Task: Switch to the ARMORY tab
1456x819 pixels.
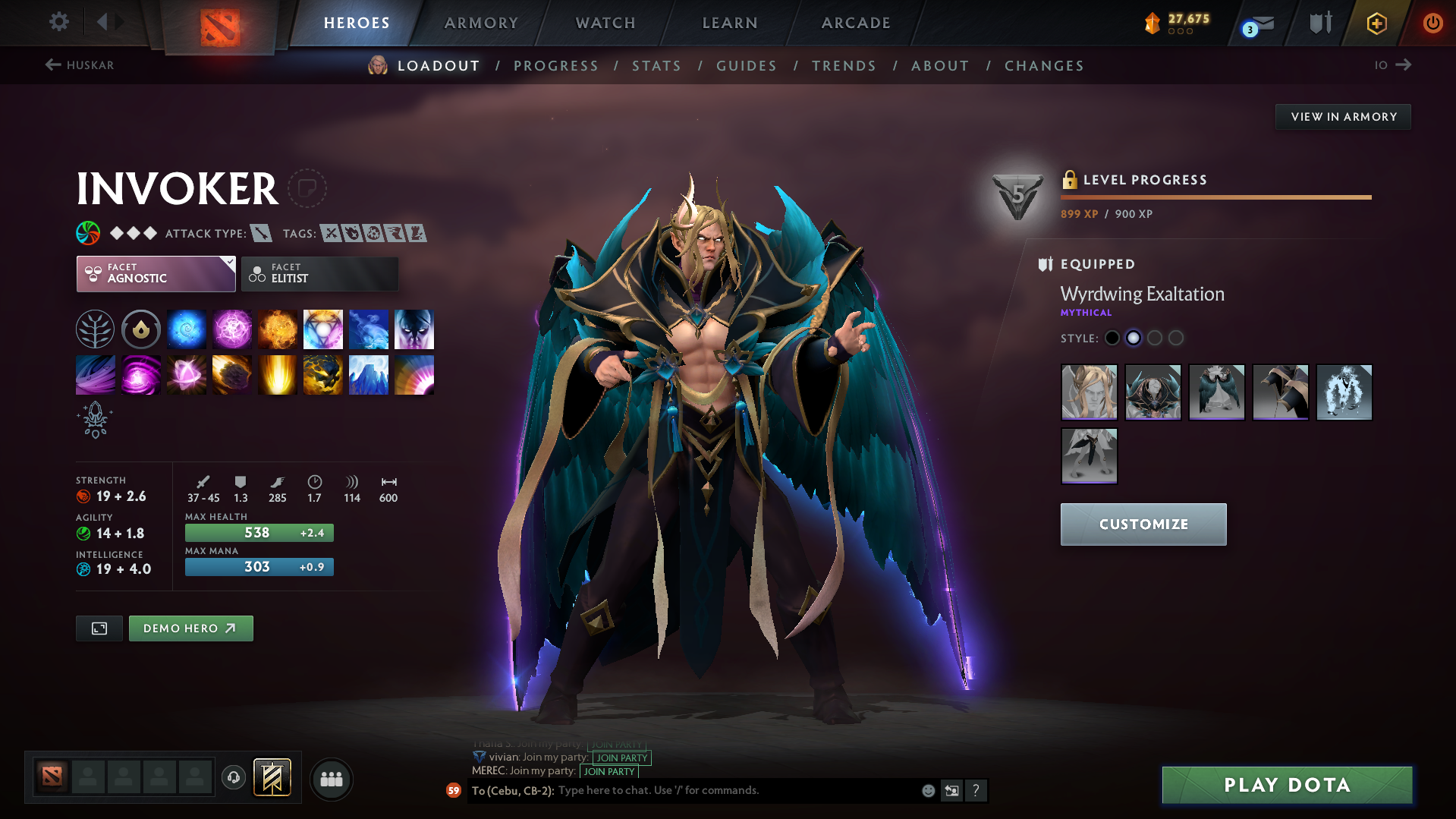Action: 481,23
